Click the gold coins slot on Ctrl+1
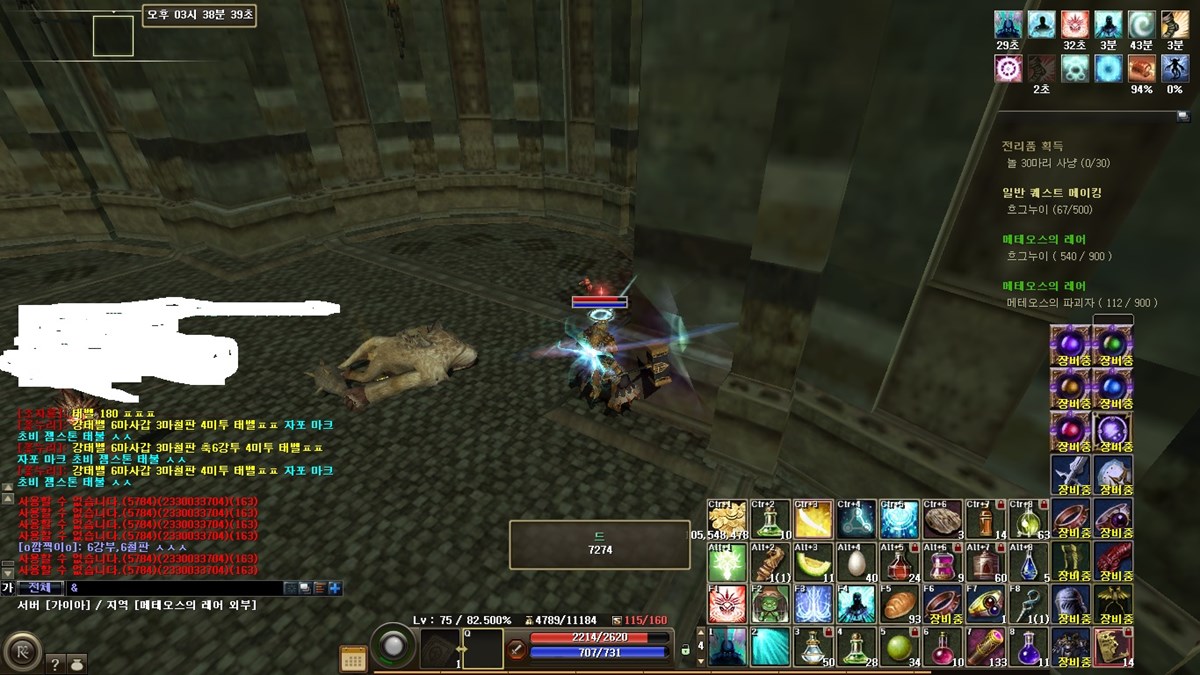 click(x=726, y=519)
